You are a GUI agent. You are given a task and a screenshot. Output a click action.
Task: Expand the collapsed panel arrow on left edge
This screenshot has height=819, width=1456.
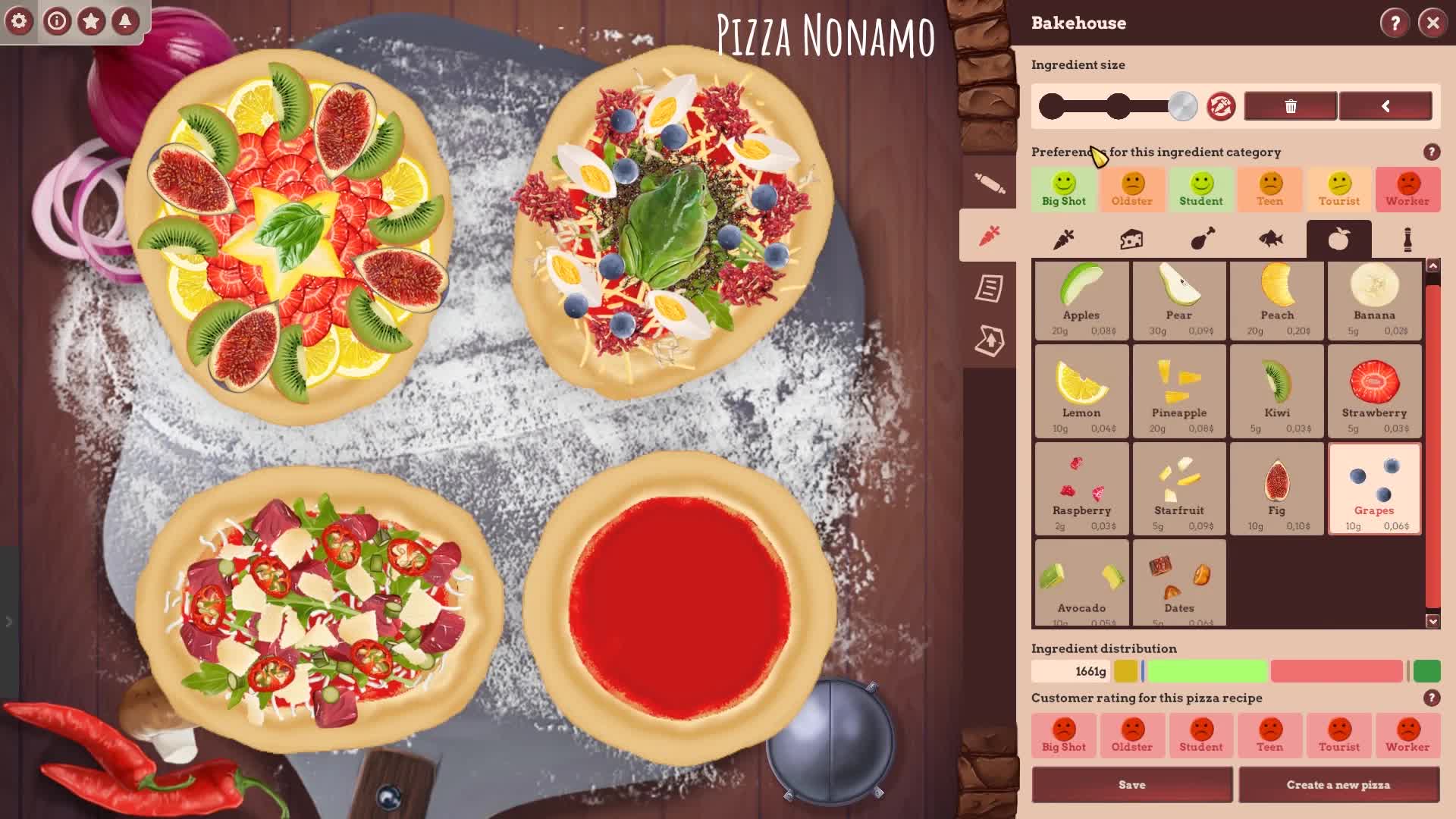[8, 621]
